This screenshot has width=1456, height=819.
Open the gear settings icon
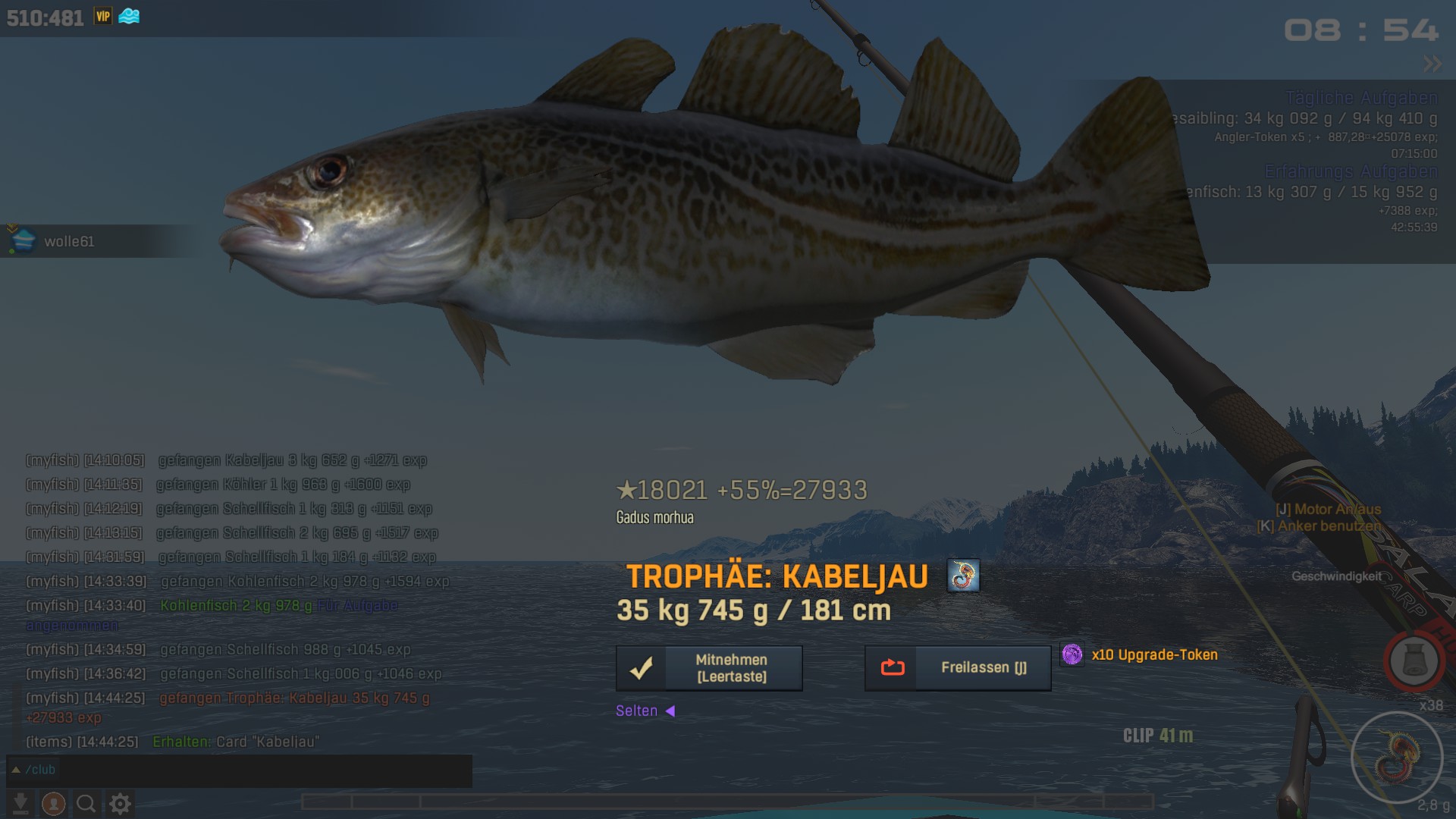pyautogui.click(x=120, y=803)
